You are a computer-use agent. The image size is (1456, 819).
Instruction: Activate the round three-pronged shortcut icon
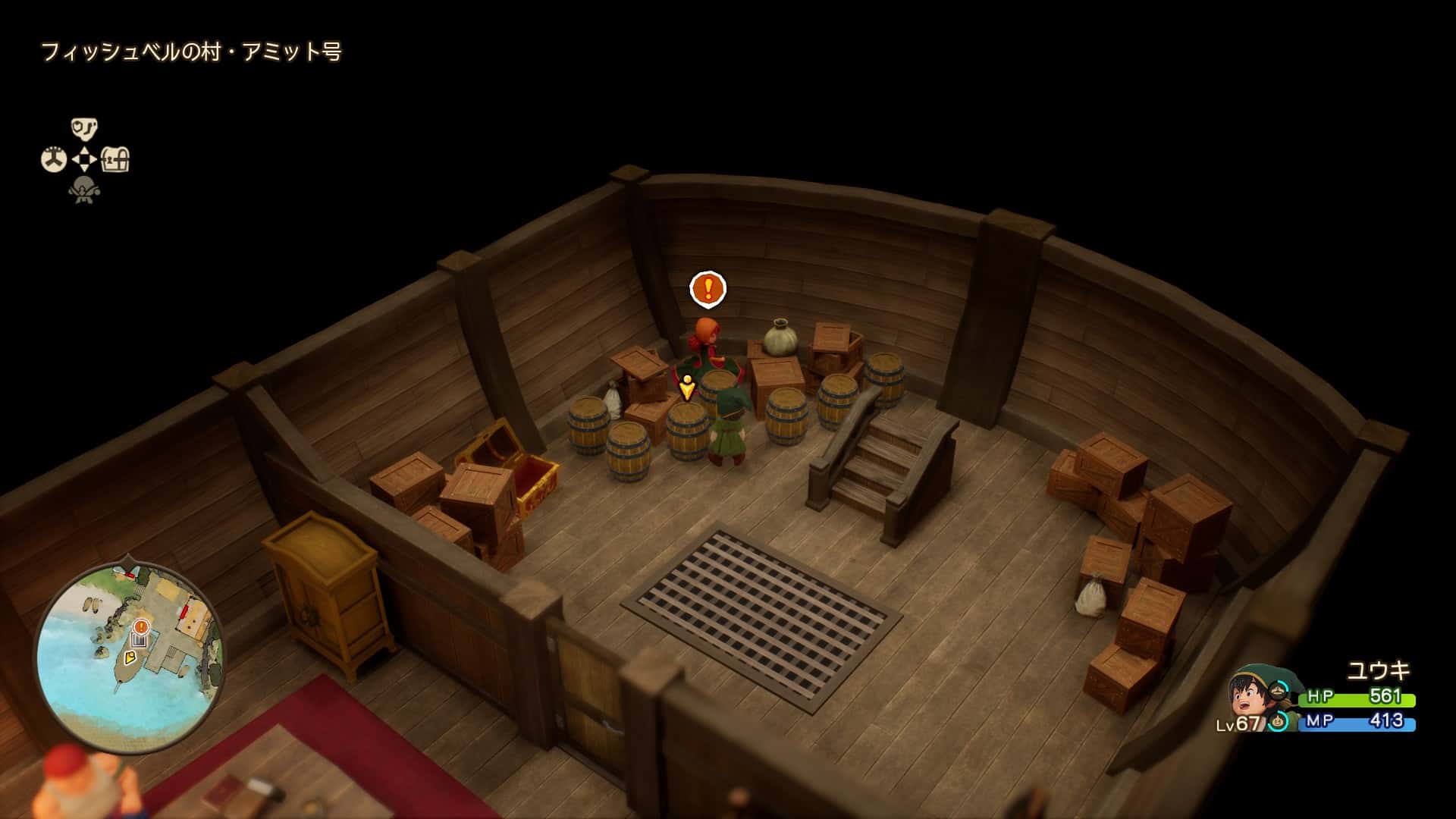[53, 160]
